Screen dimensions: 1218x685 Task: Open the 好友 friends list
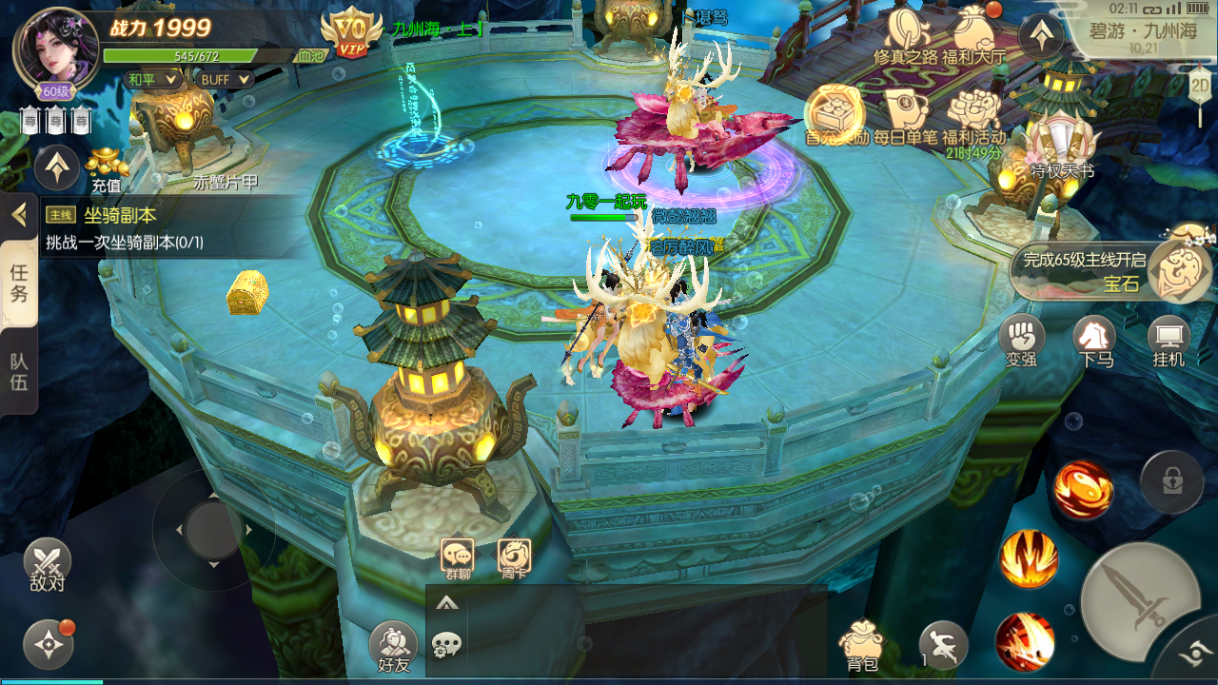(x=394, y=647)
